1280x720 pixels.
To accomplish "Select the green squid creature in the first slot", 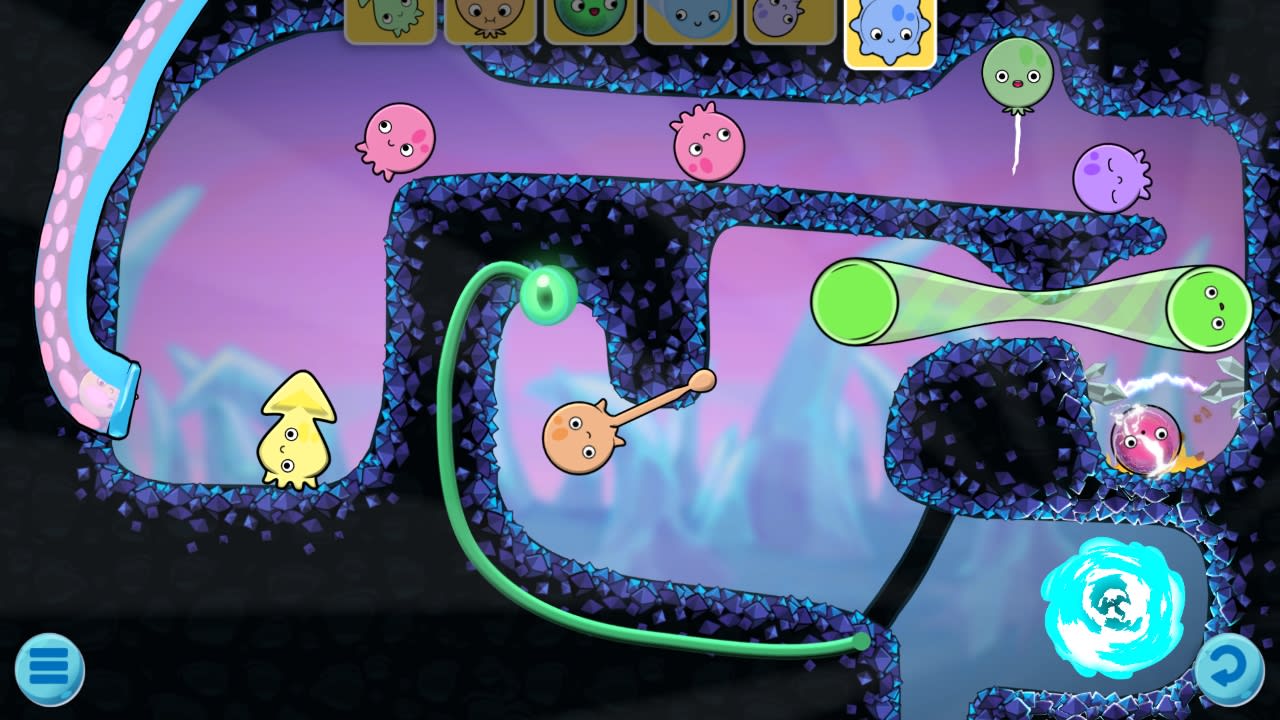I will [x=389, y=22].
